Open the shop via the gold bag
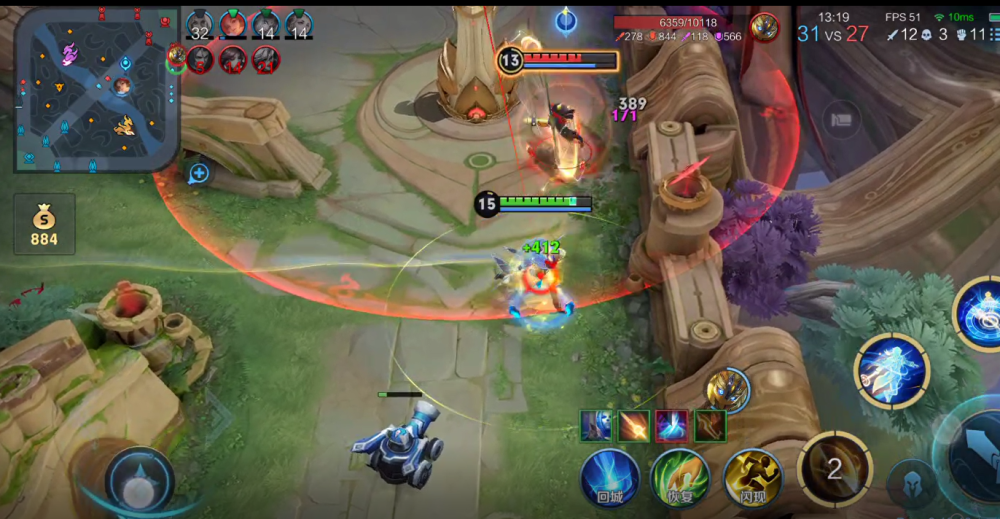 point(44,223)
